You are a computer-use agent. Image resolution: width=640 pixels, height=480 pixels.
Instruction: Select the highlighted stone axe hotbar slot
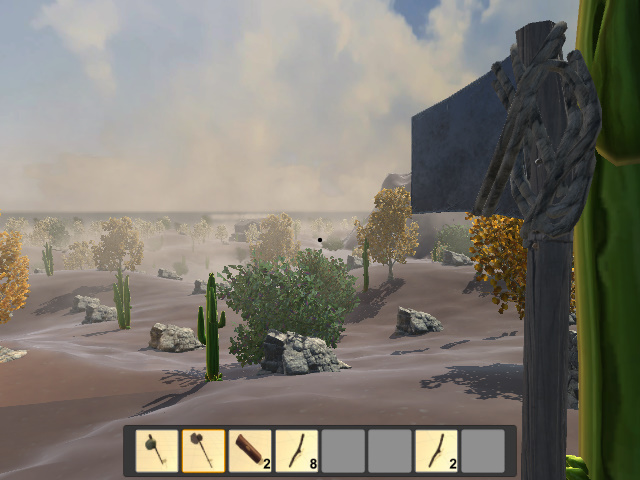[x=203, y=451]
